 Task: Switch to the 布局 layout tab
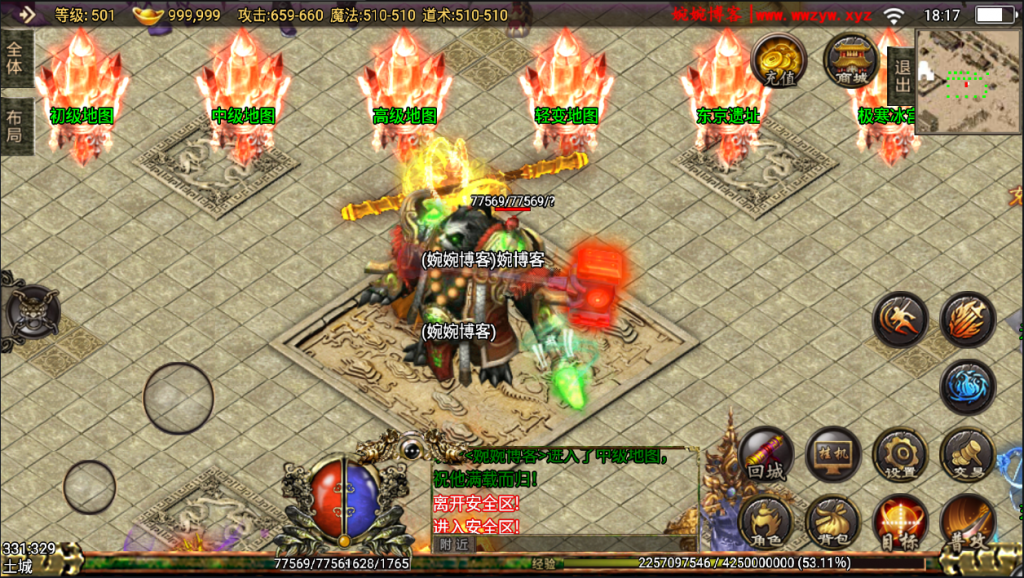[x=16, y=126]
